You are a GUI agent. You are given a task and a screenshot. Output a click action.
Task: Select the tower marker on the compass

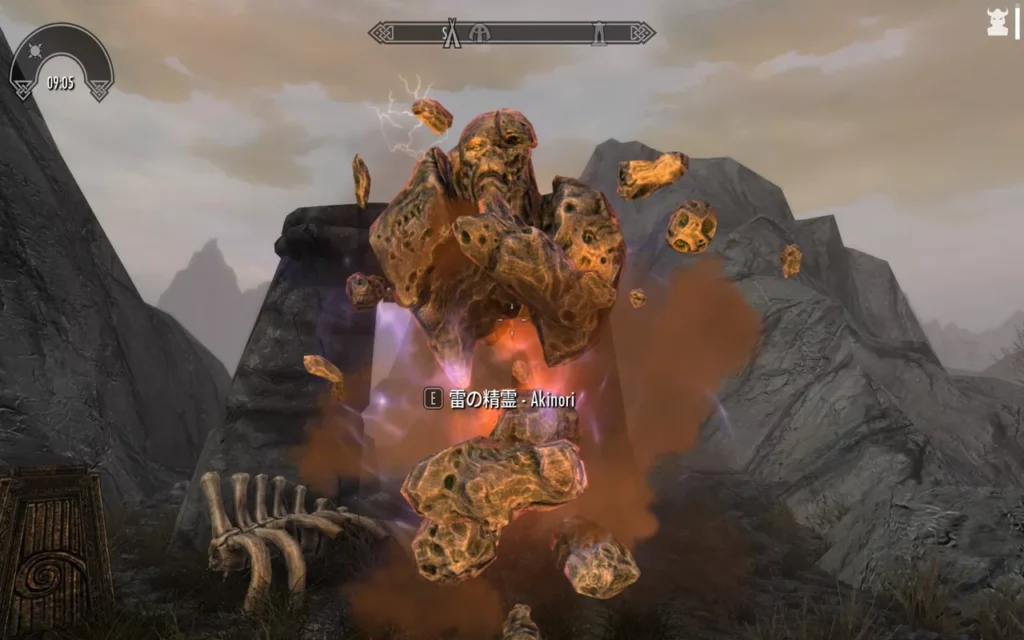click(x=597, y=33)
